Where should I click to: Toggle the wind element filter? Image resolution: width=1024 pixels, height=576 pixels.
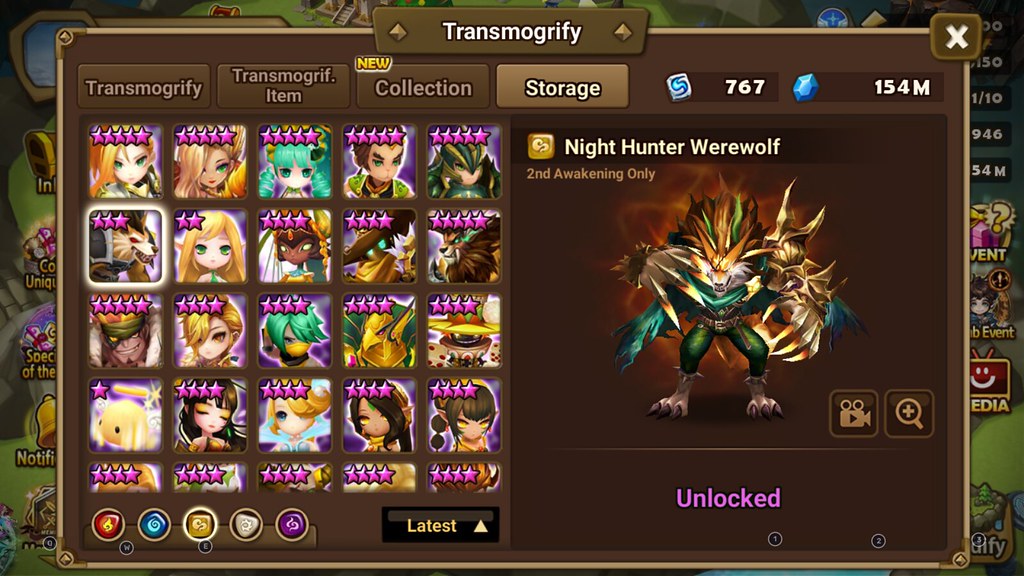(x=200, y=524)
